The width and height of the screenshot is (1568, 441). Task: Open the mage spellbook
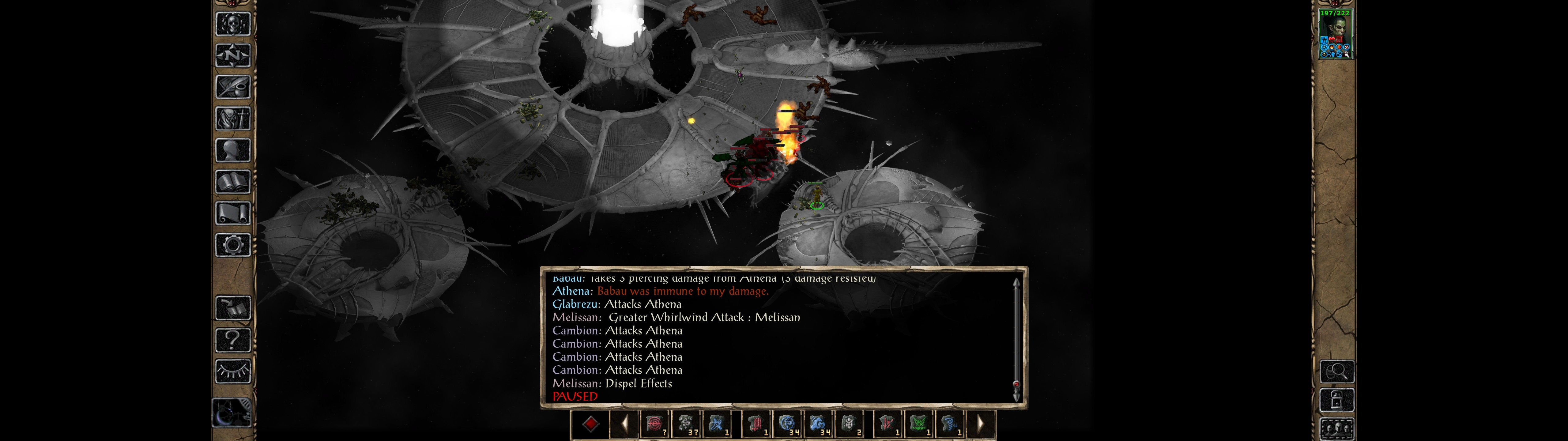(233, 182)
